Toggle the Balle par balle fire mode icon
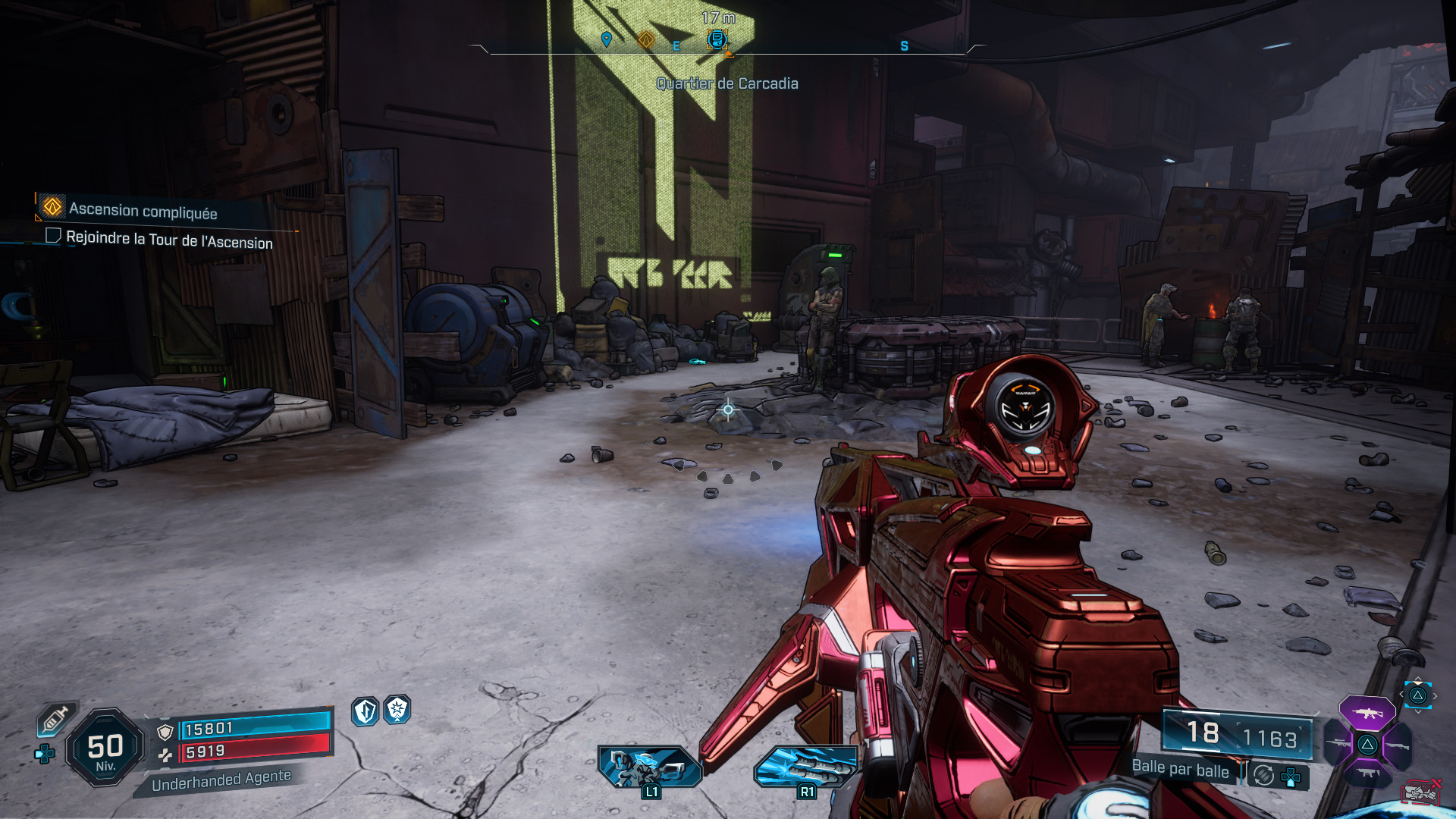 coord(1263,775)
